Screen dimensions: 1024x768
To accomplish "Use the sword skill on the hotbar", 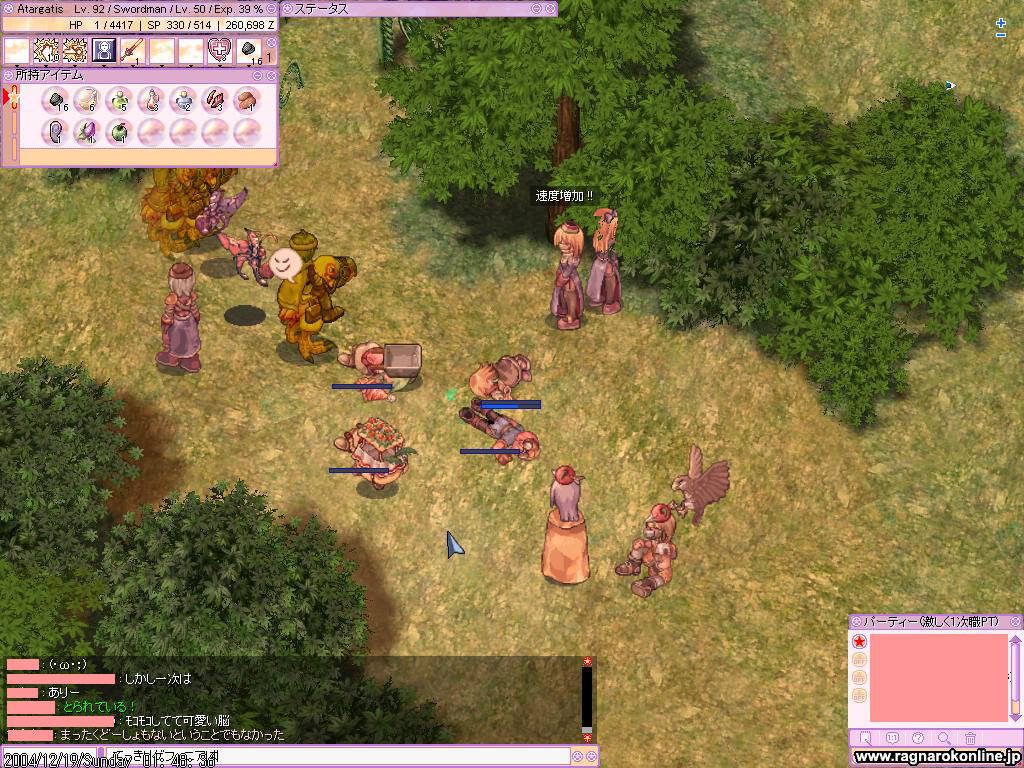I will click(x=132, y=50).
